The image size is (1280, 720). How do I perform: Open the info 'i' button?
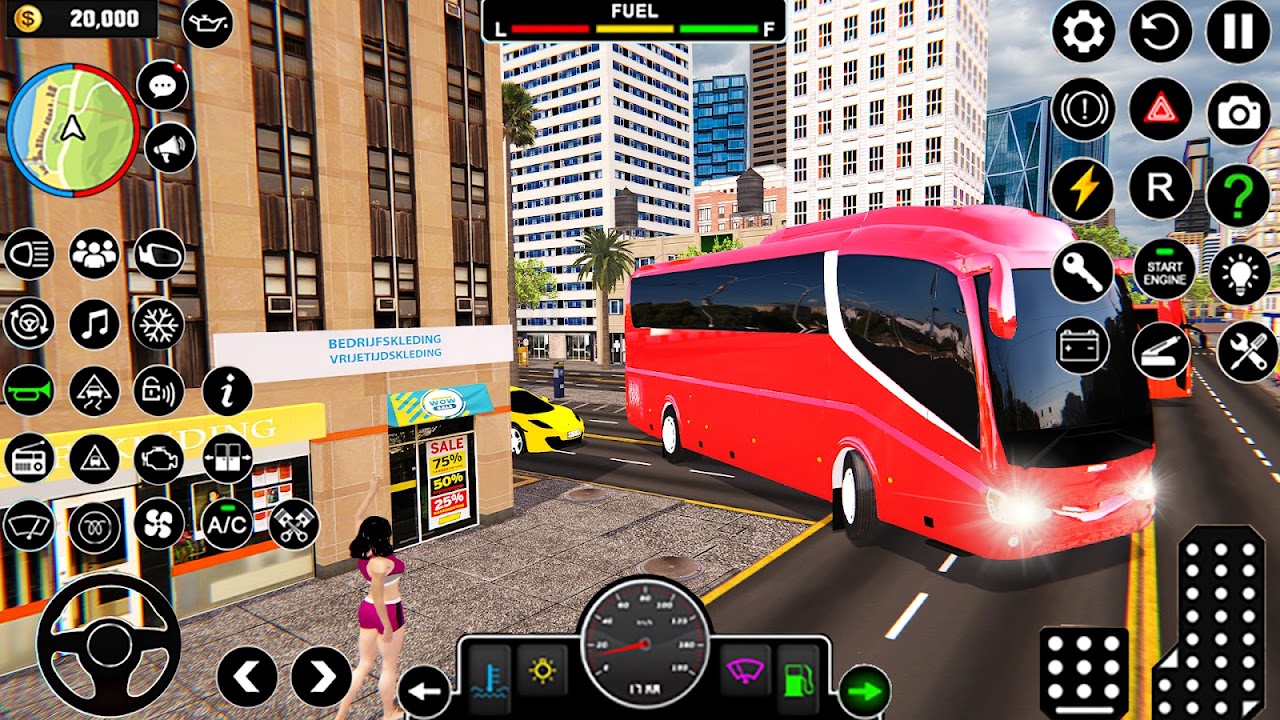tap(227, 391)
